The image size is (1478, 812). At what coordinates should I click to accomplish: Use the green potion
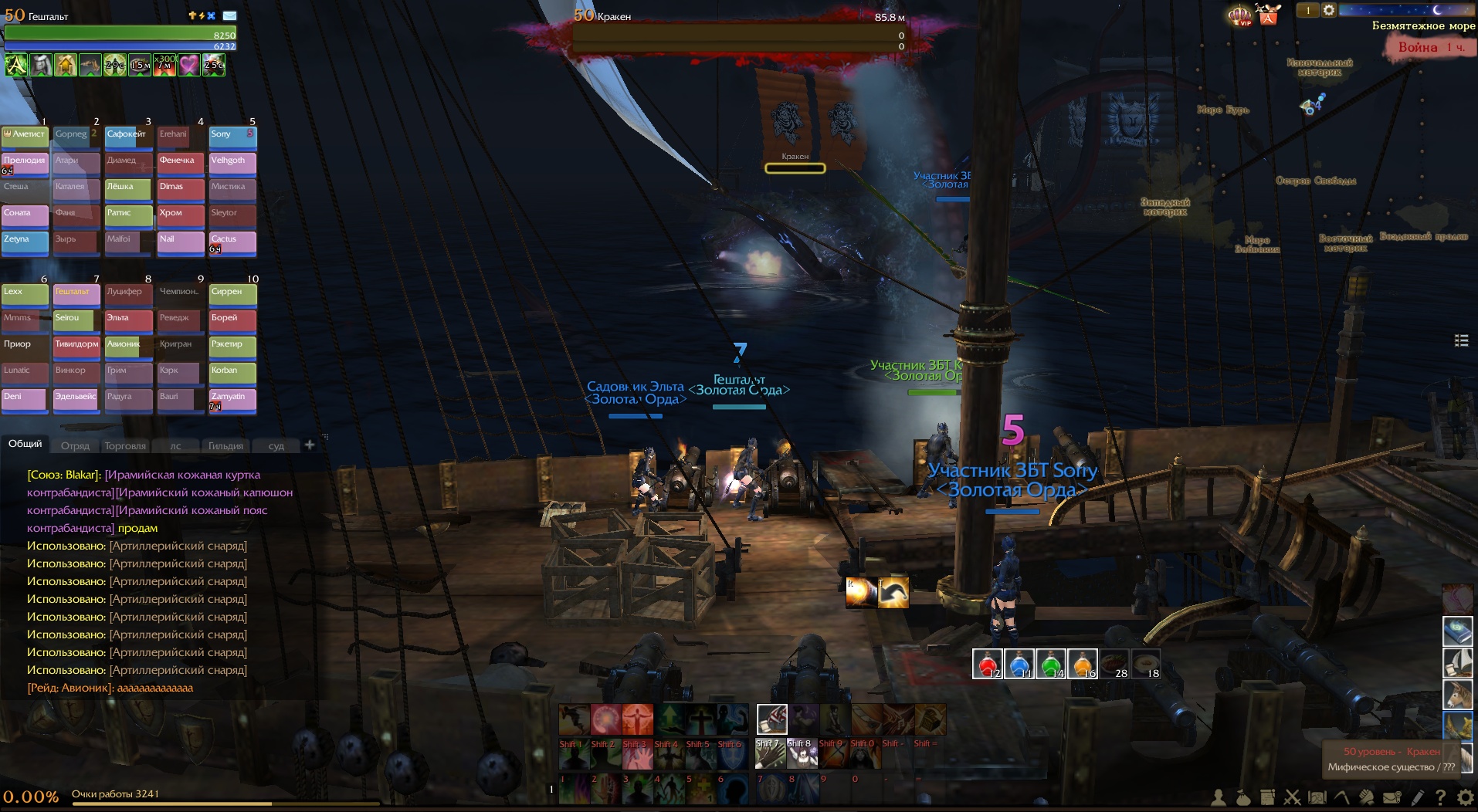click(1050, 664)
